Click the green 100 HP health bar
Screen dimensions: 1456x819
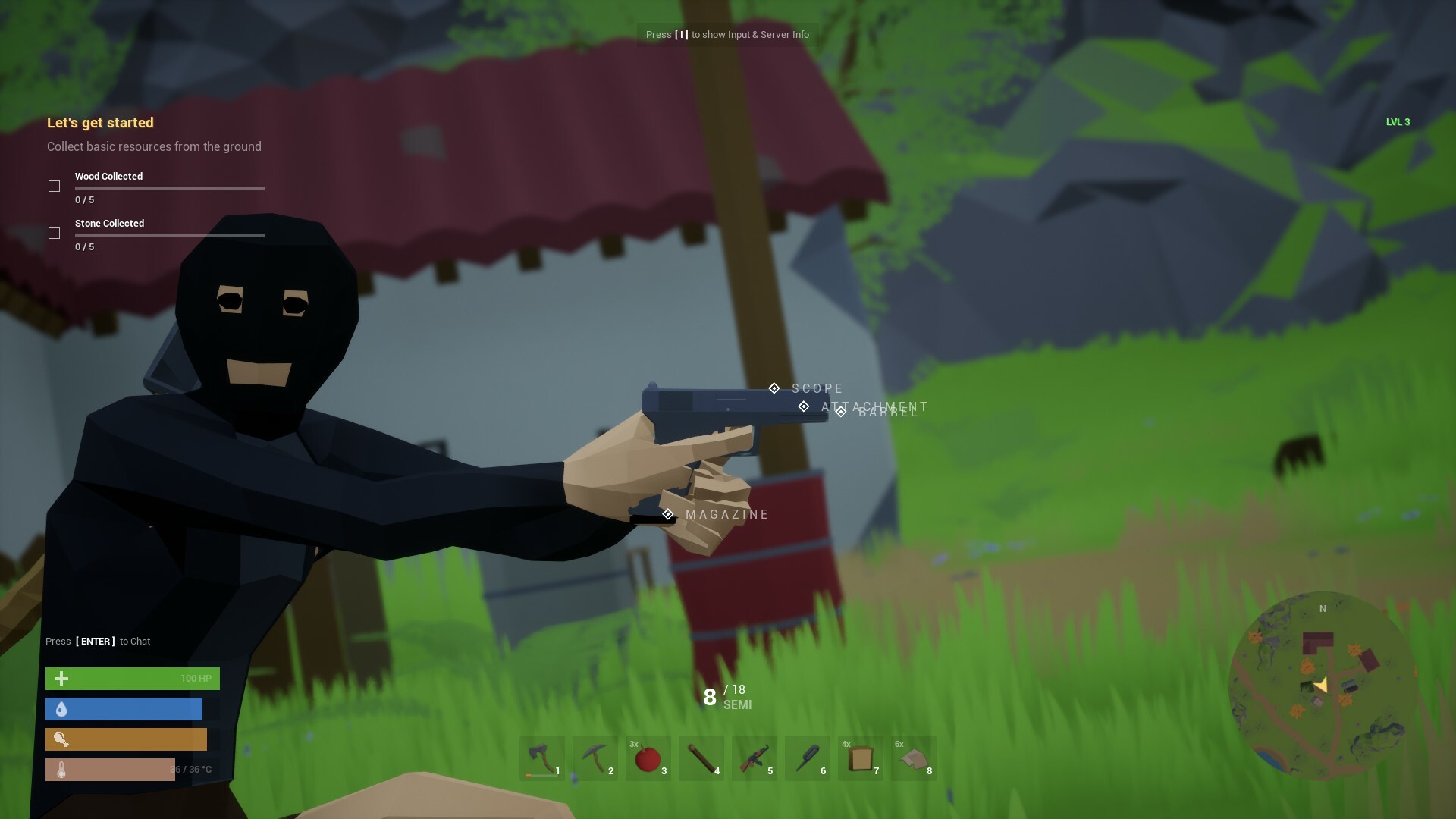point(133,679)
